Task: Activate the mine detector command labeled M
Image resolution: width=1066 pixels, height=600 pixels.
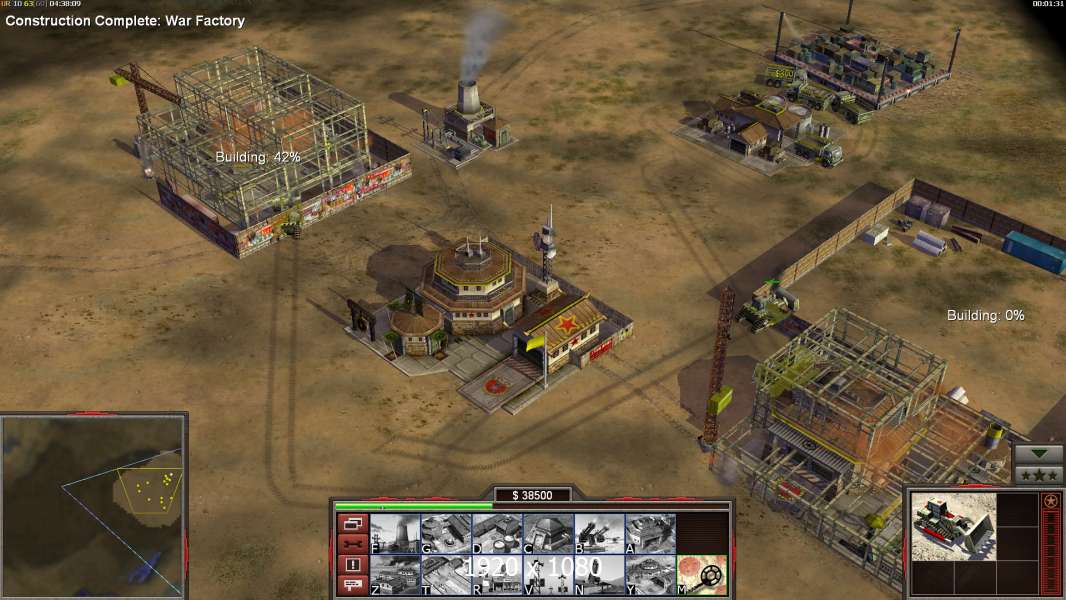Action: pos(702,574)
